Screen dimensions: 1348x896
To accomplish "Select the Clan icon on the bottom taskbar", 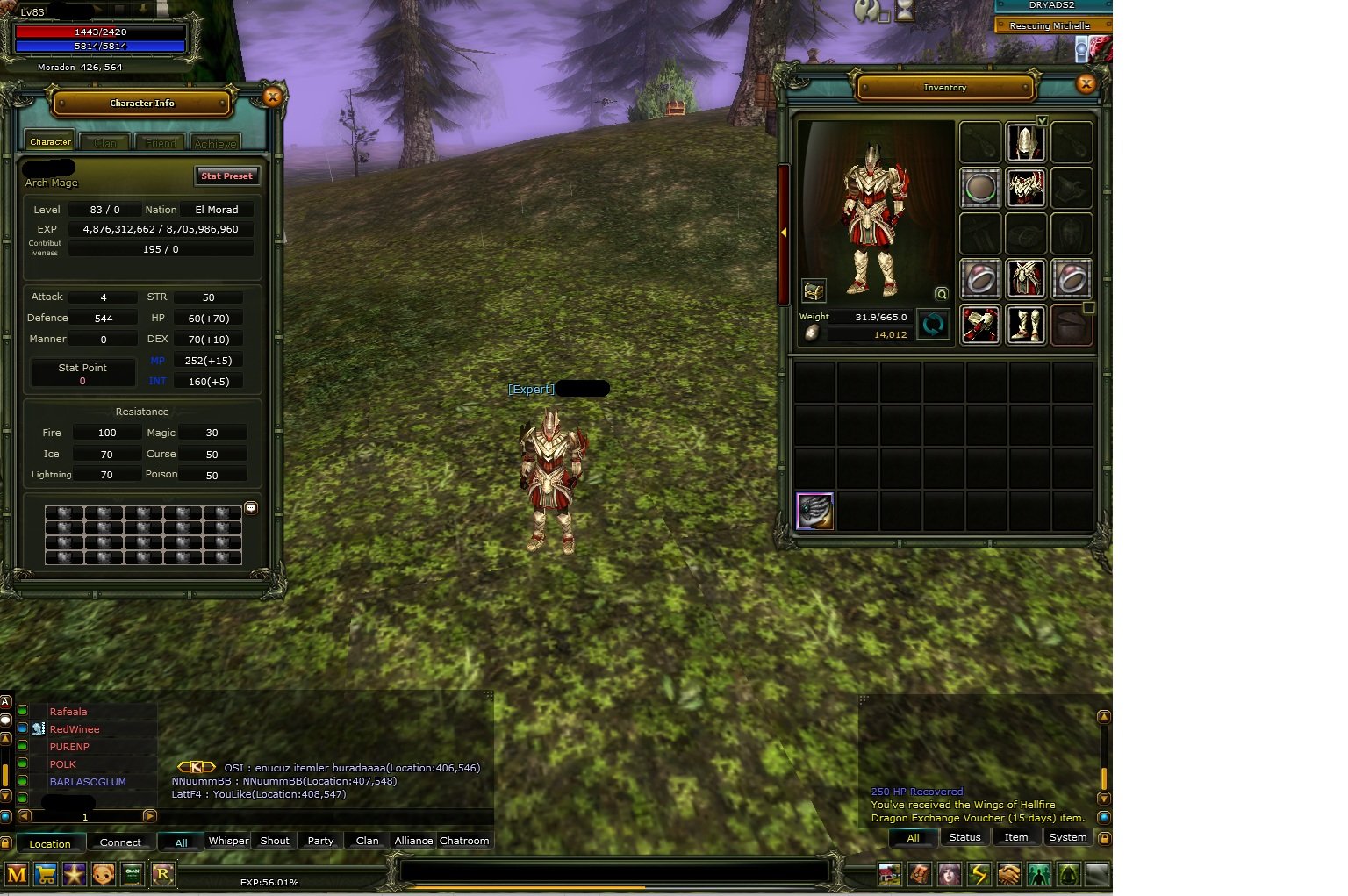I will tap(133, 874).
